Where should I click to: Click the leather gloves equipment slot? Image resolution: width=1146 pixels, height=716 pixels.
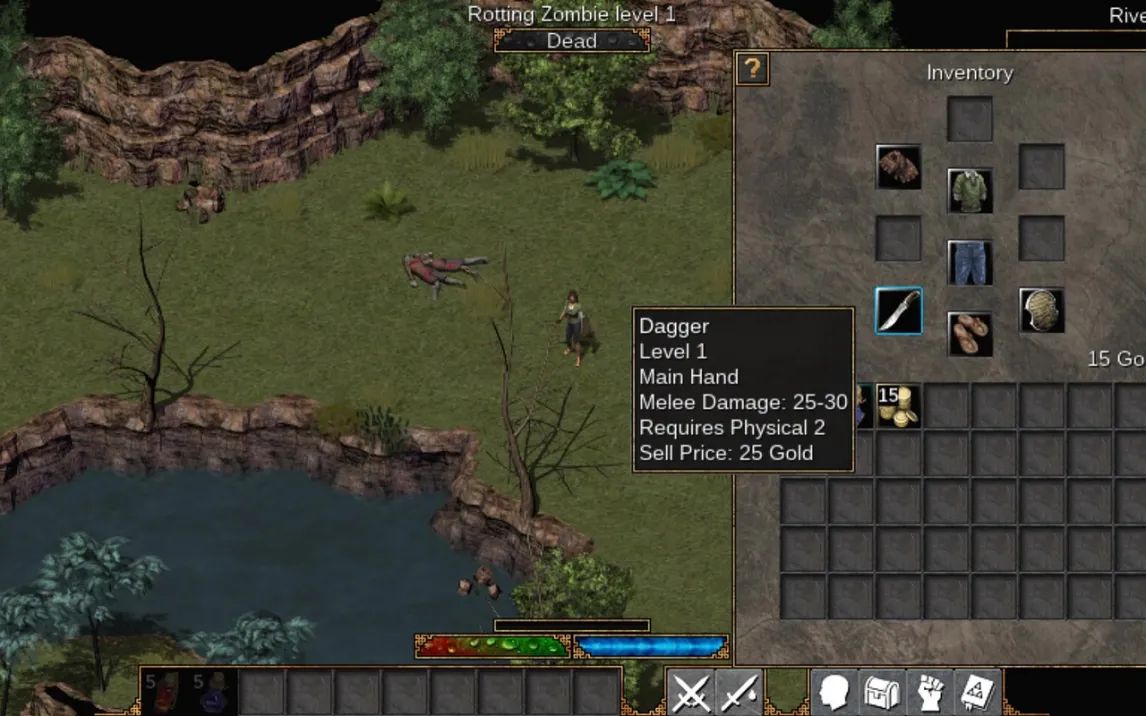pos(898,167)
